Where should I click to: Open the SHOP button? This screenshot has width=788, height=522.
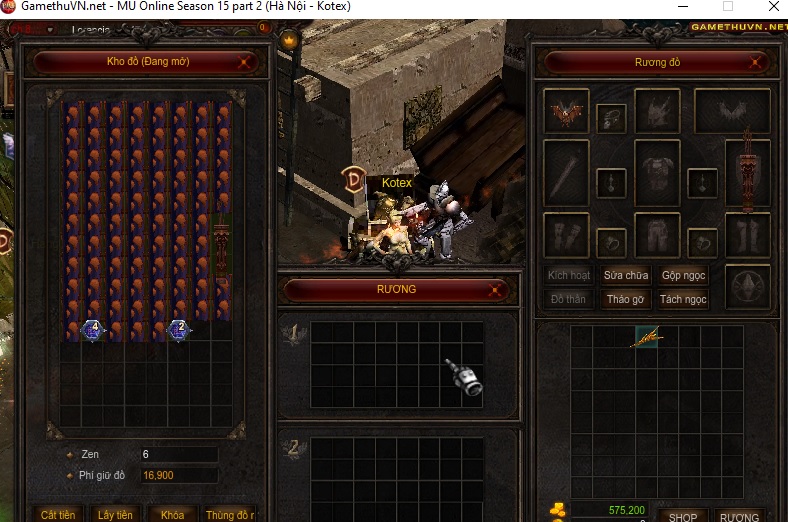coord(683,516)
